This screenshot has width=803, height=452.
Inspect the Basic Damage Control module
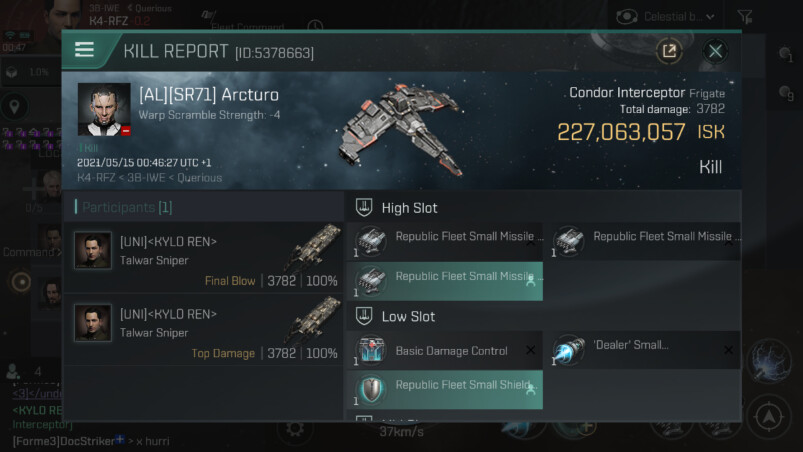point(449,351)
